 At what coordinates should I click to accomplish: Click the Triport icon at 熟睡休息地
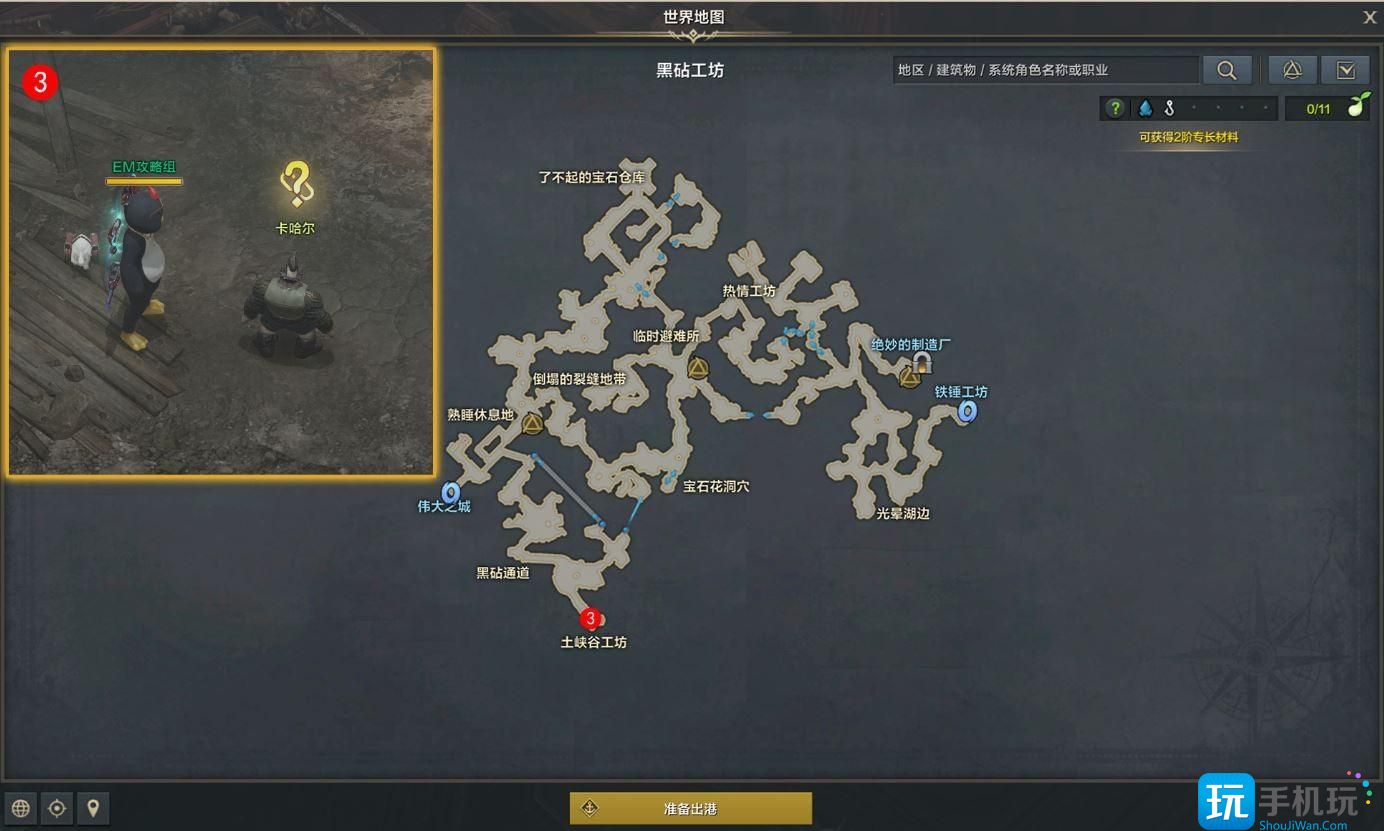(531, 424)
